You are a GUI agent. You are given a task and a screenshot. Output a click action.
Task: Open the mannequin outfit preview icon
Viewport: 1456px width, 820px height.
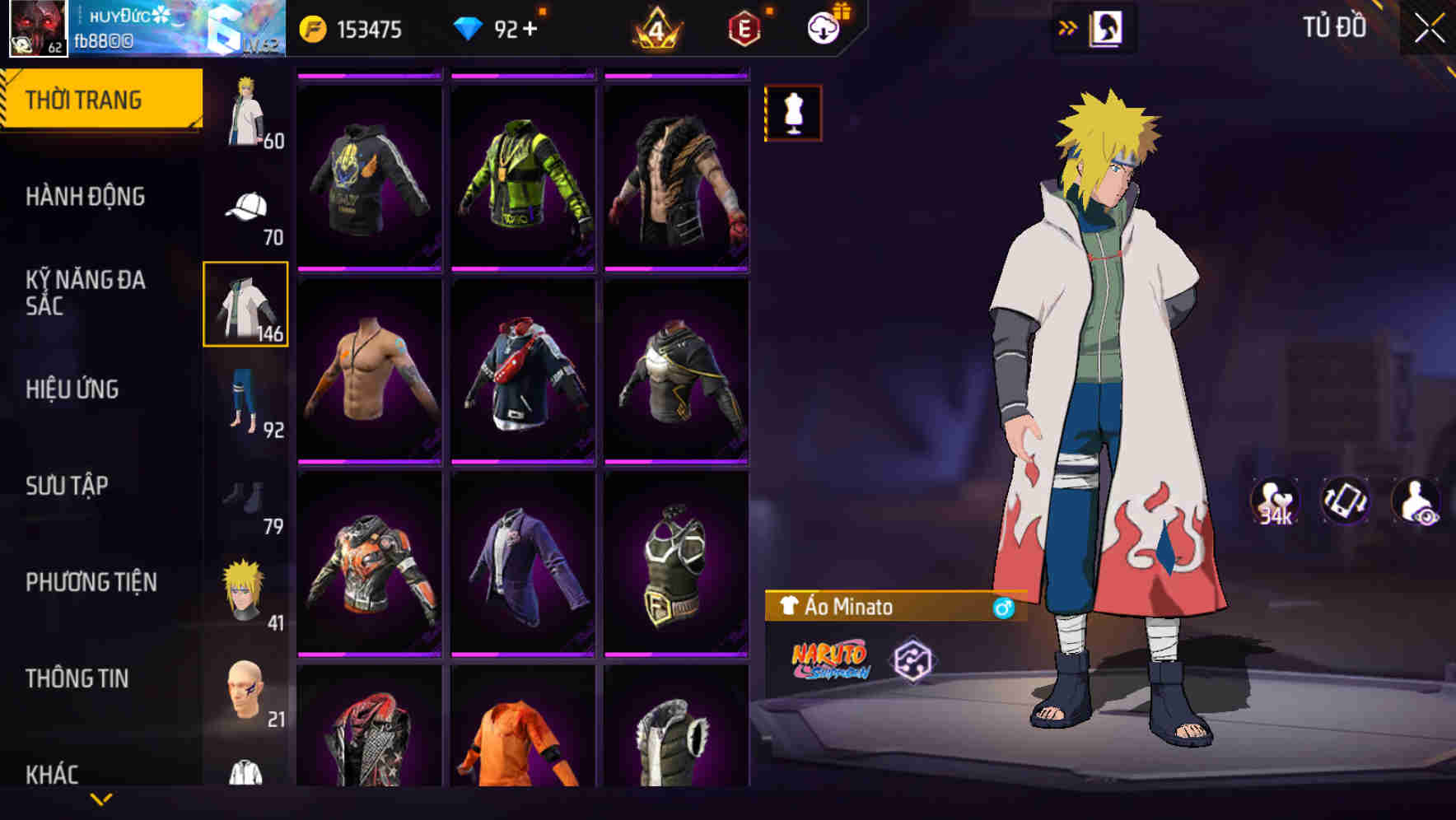[x=792, y=113]
